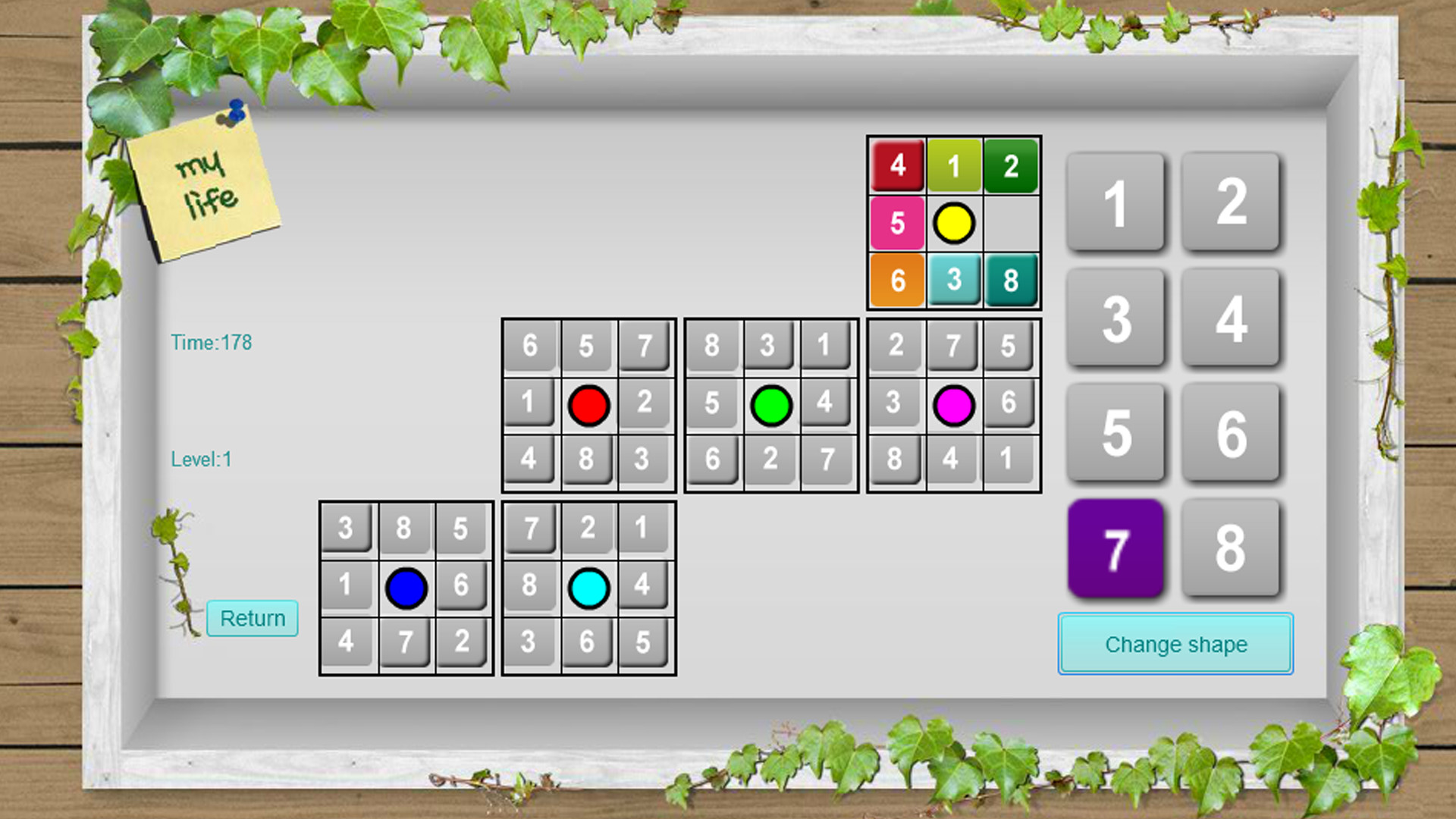Click the dark green tile numbered 2

pyautogui.click(x=1012, y=165)
